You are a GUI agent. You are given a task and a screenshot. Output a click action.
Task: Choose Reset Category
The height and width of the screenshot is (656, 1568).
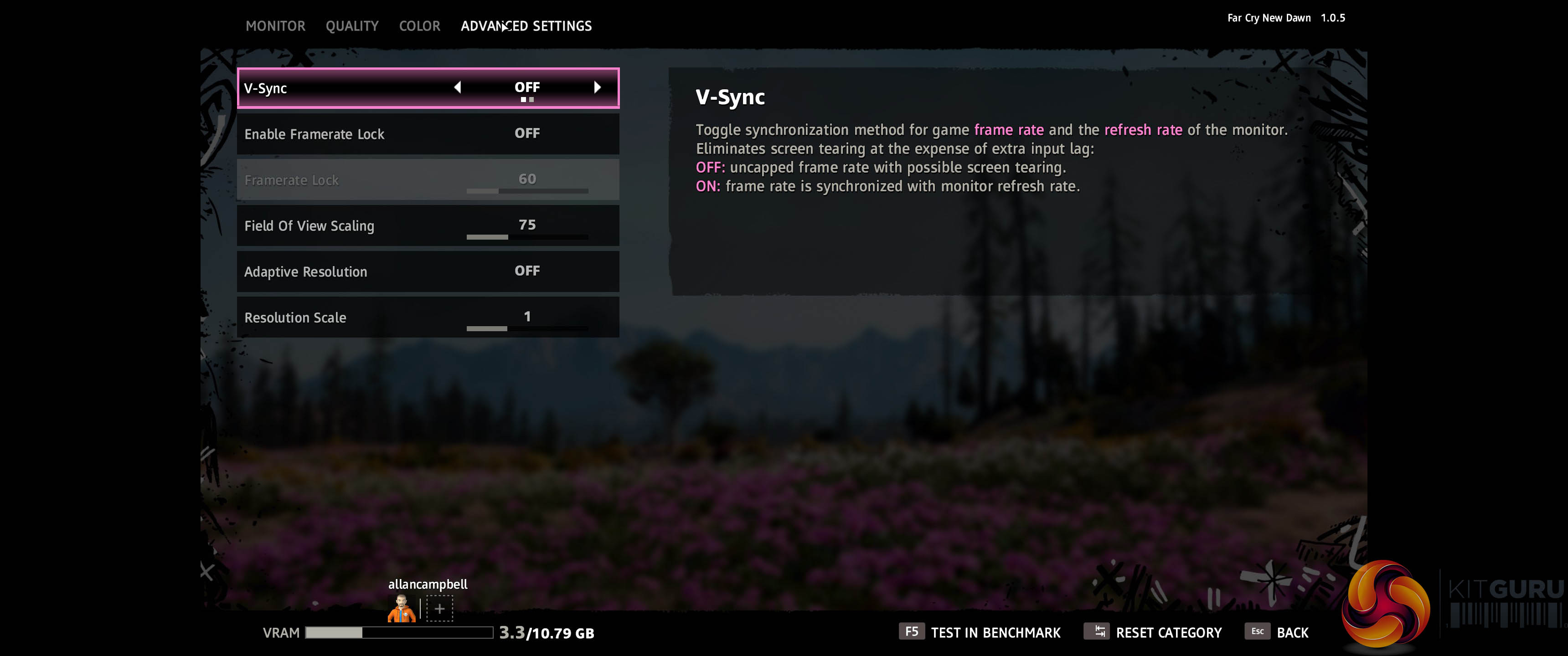[1153, 632]
